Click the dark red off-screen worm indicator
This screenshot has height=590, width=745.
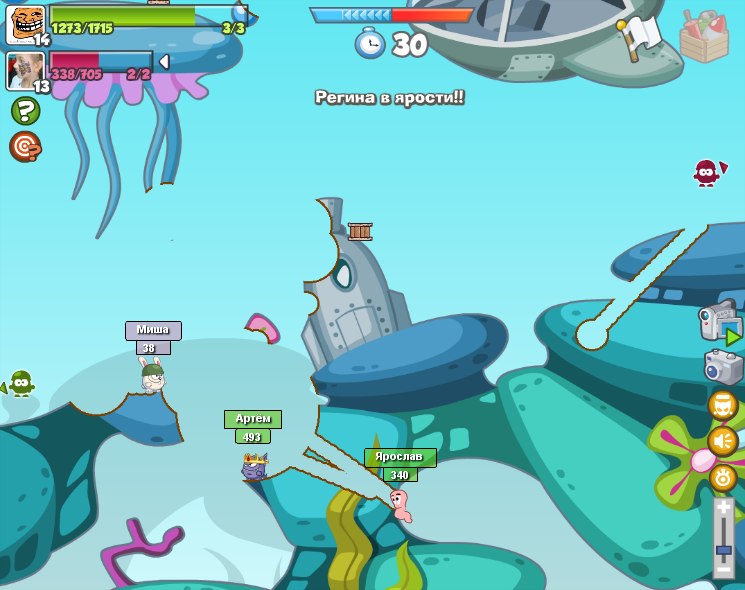tap(708, 172)
